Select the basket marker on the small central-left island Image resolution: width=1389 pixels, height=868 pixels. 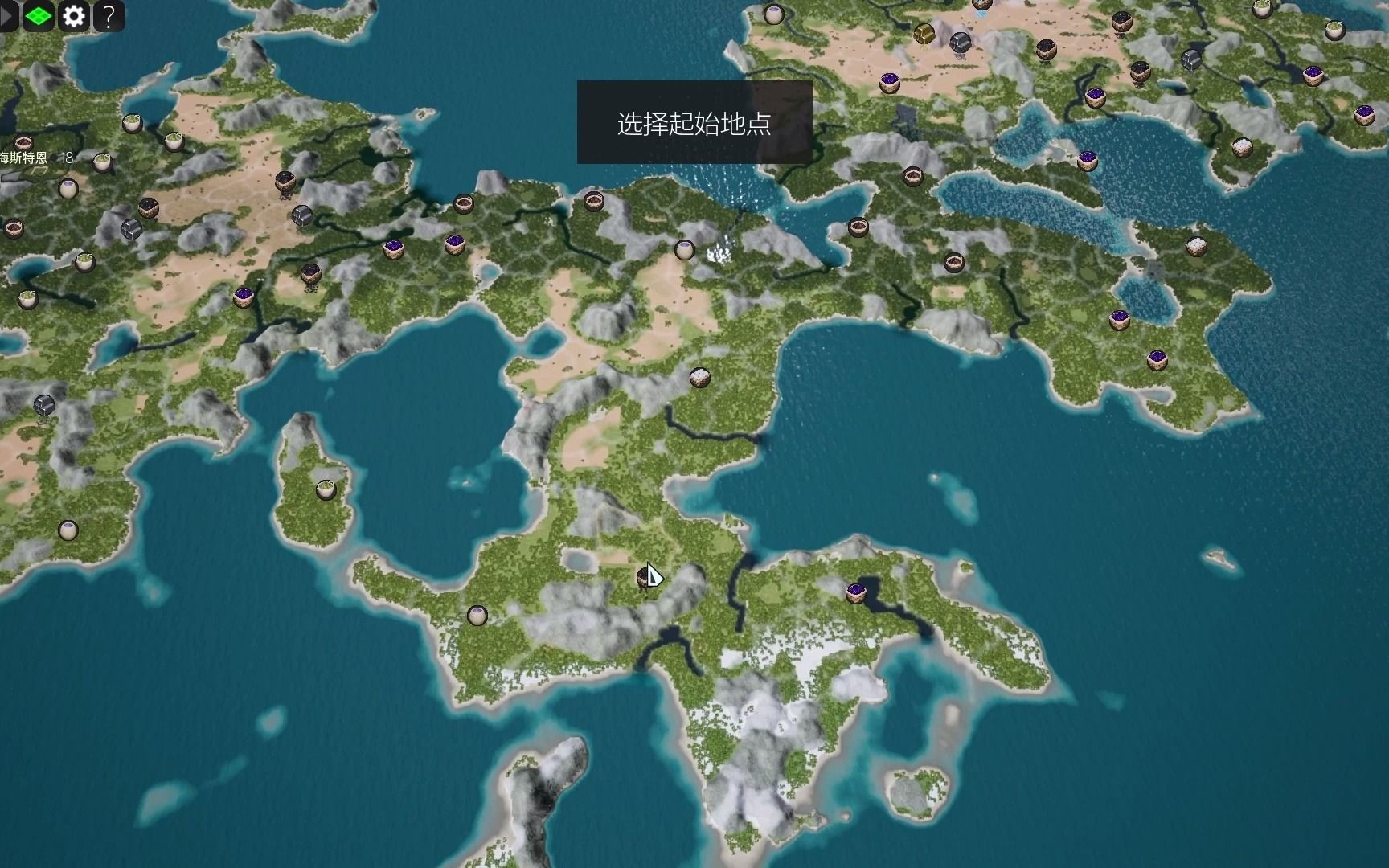coord(326,489)
